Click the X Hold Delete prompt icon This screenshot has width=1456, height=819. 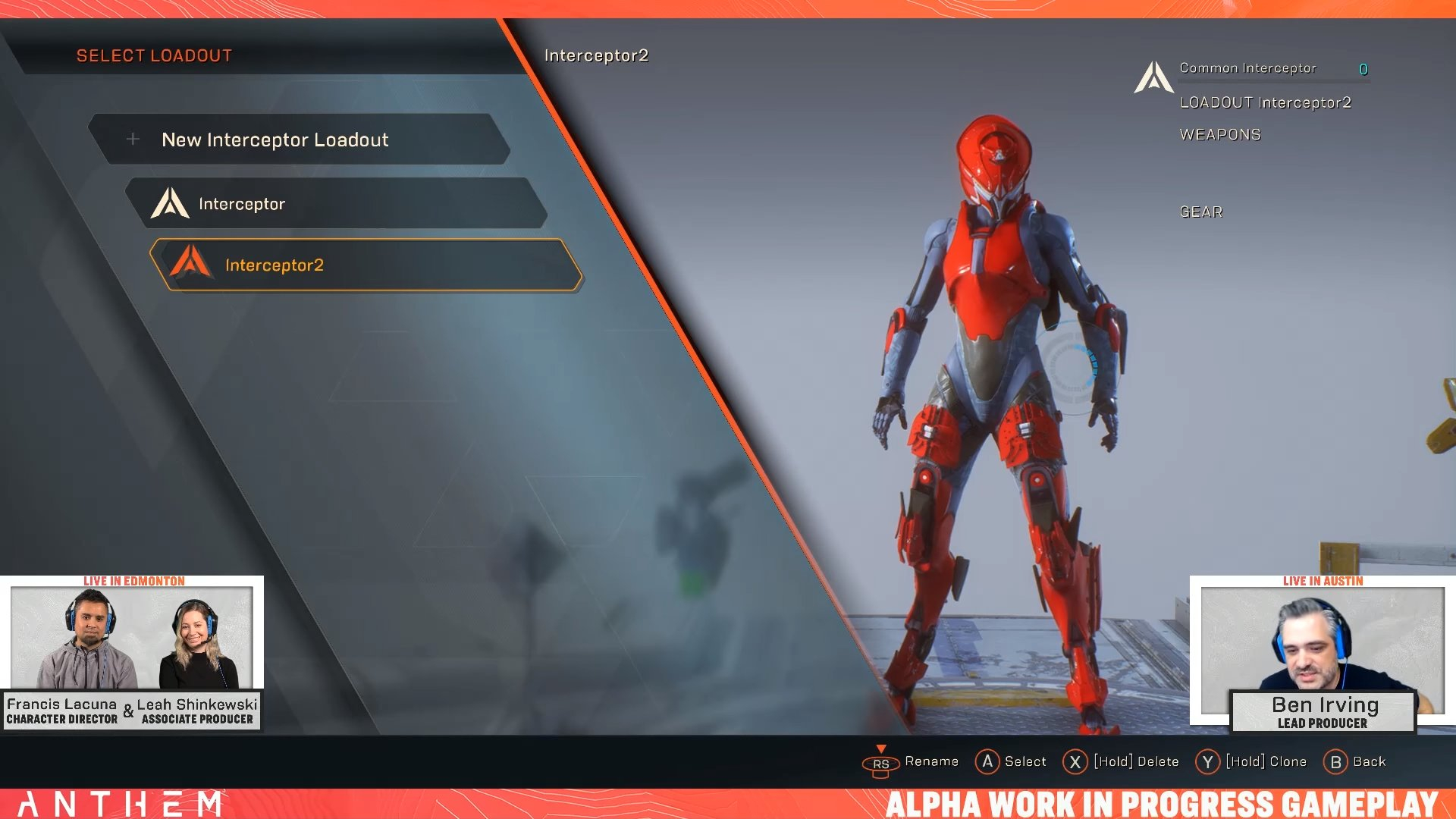(x=1075, y=761)
